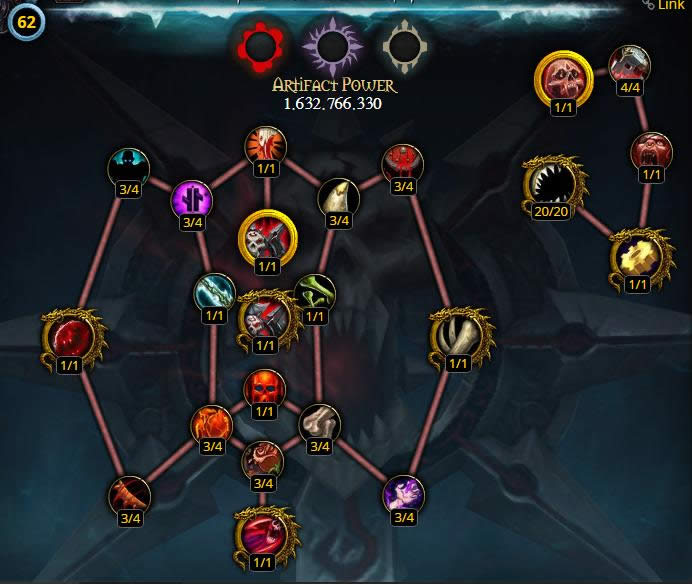
Task: Click the glowing red skull trait
Action: coord(263,388)
